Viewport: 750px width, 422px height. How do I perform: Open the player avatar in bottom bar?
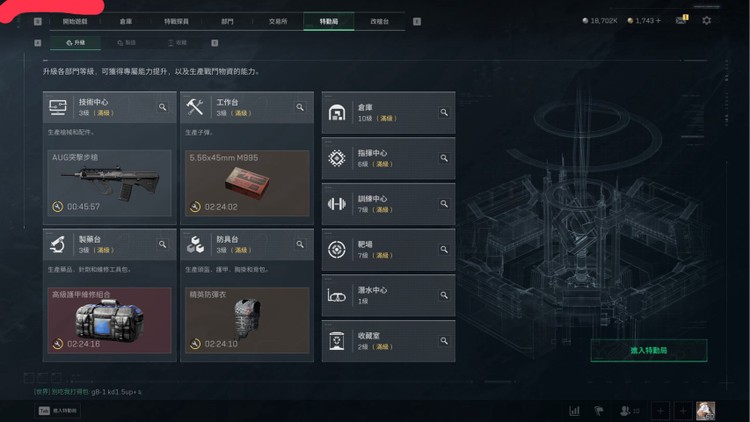706,410
